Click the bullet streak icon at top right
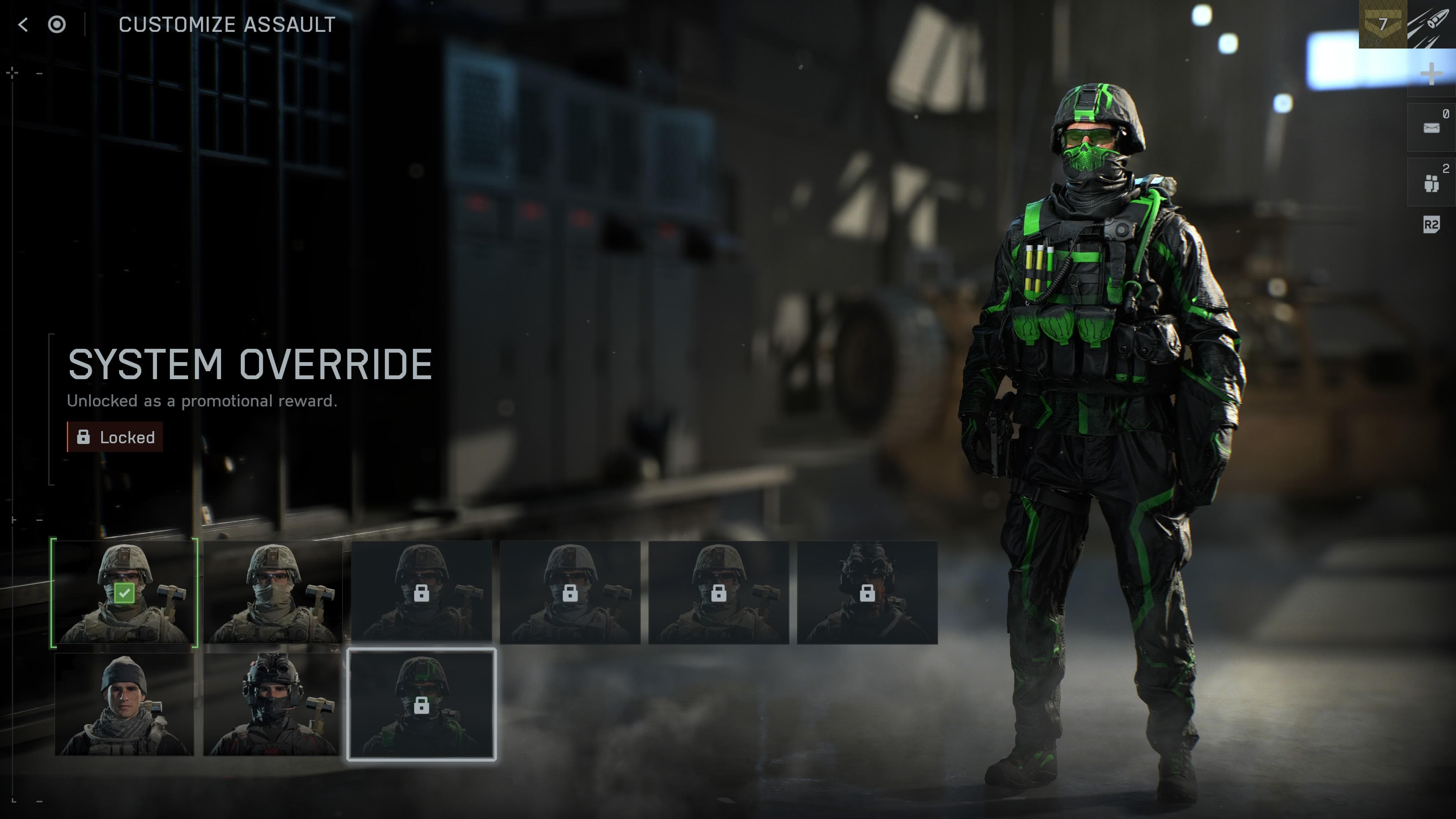Image resolution: width=1456 pixels, height=819 pixels. [x=1429, y=24]
